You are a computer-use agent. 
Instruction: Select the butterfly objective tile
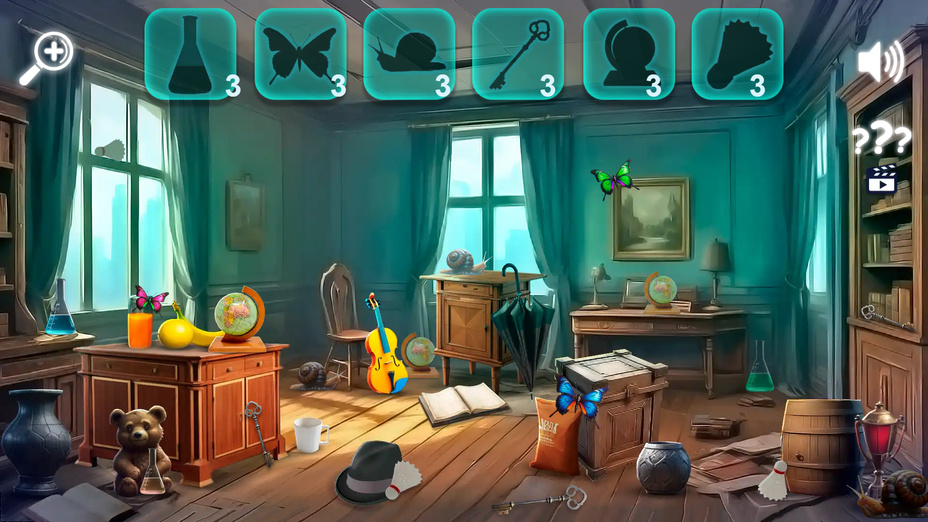(300, 55)
